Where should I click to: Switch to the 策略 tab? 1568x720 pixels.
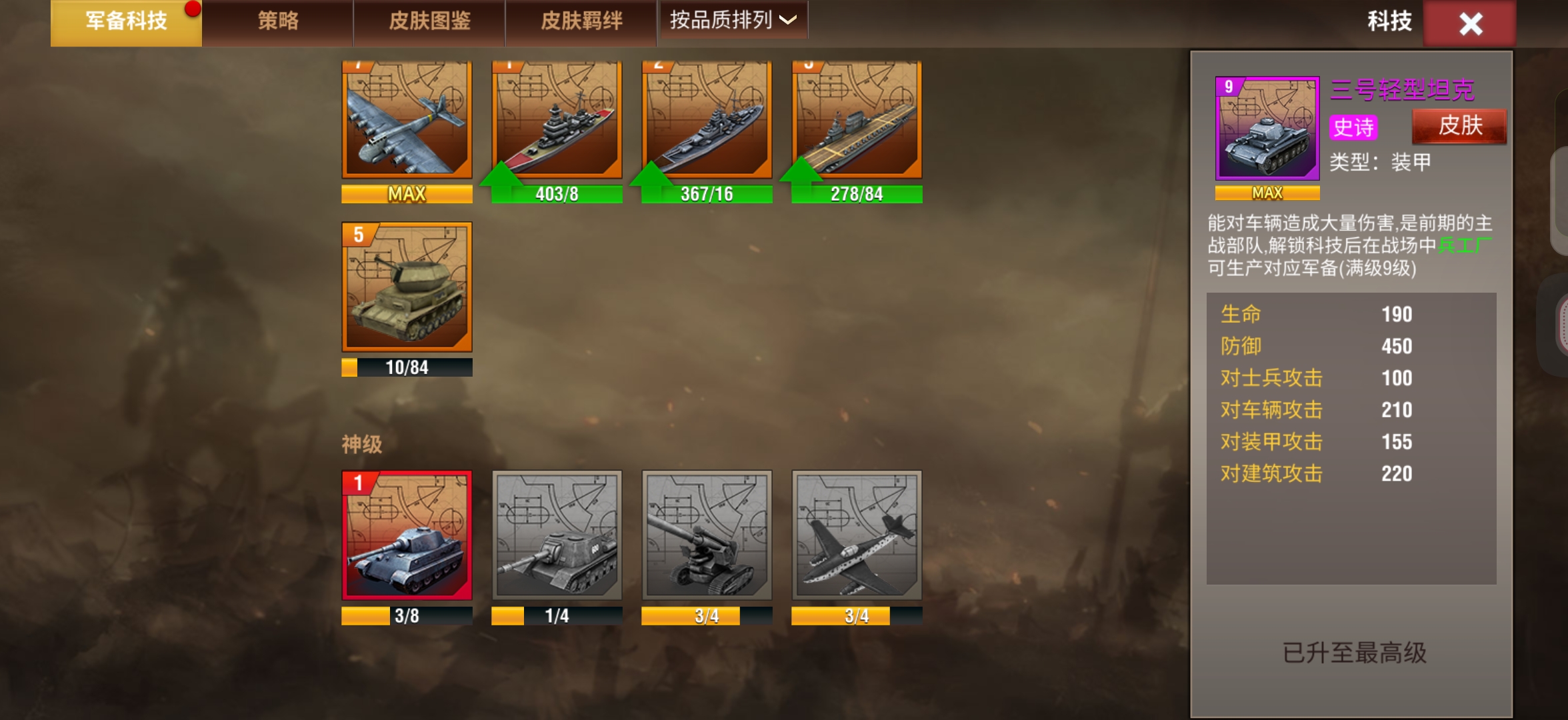tap(277, 21)
